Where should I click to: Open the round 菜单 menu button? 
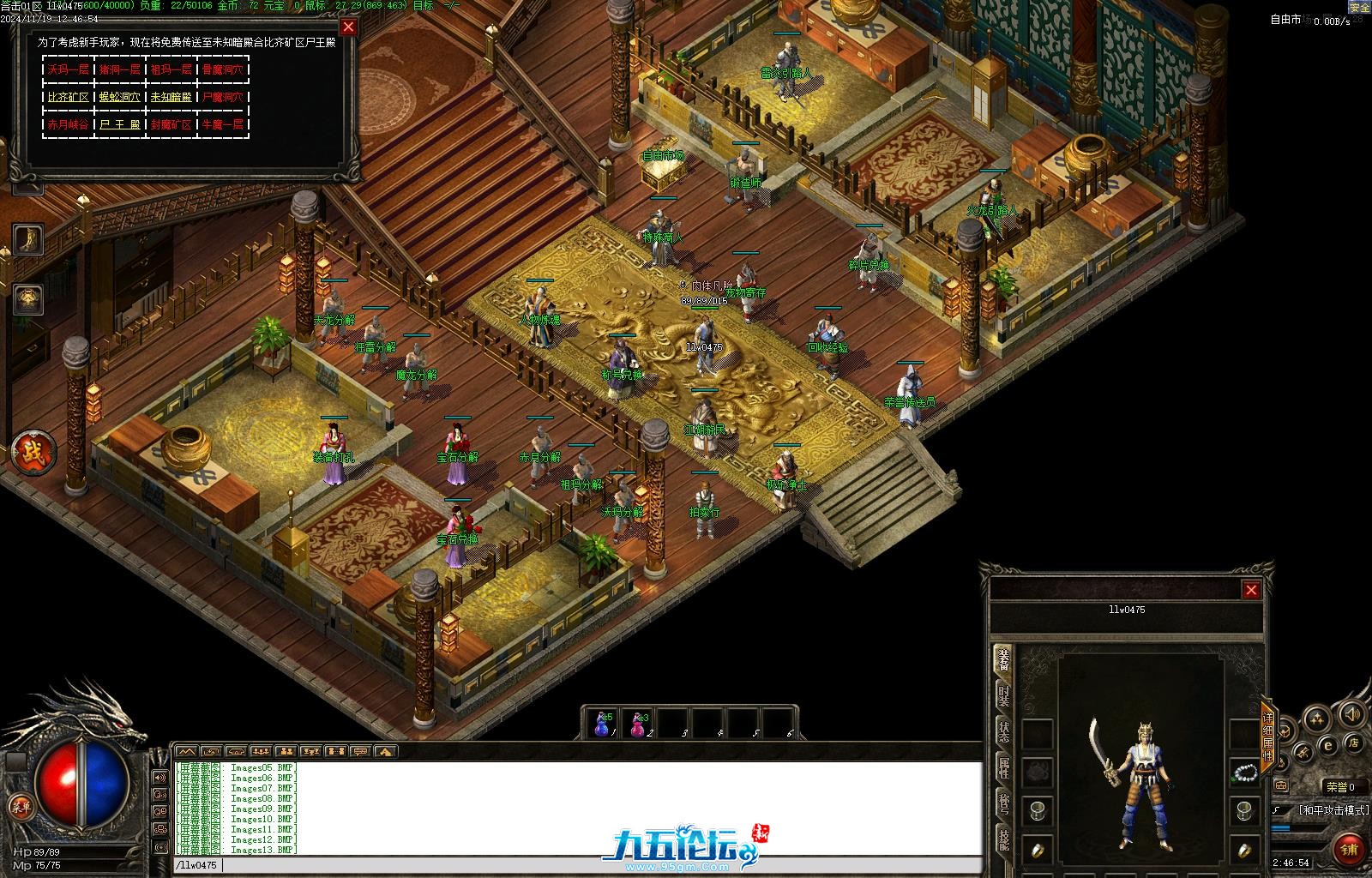tap(20, 807)
